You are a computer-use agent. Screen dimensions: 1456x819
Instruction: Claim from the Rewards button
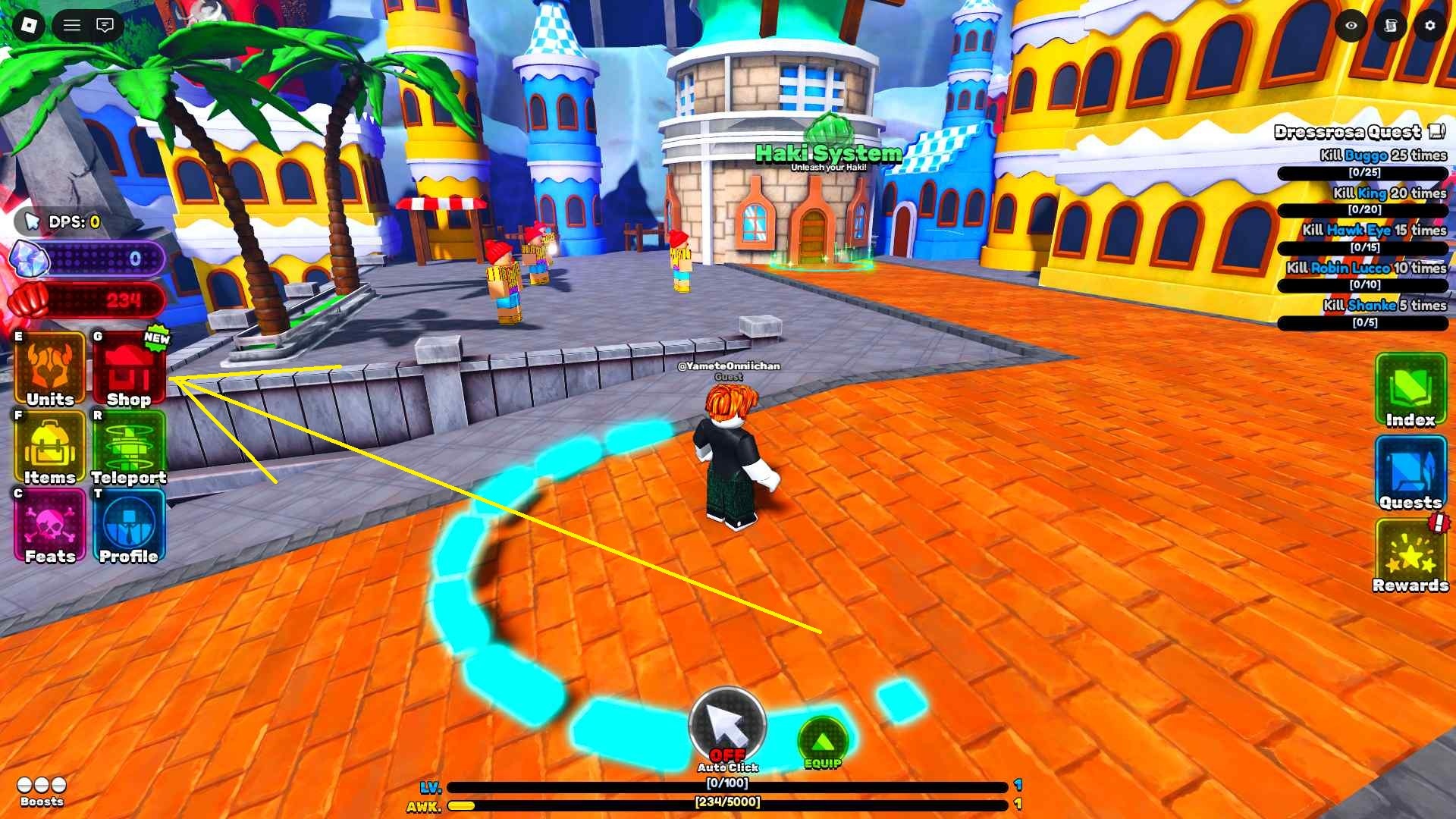click(x=1410, y=555)
